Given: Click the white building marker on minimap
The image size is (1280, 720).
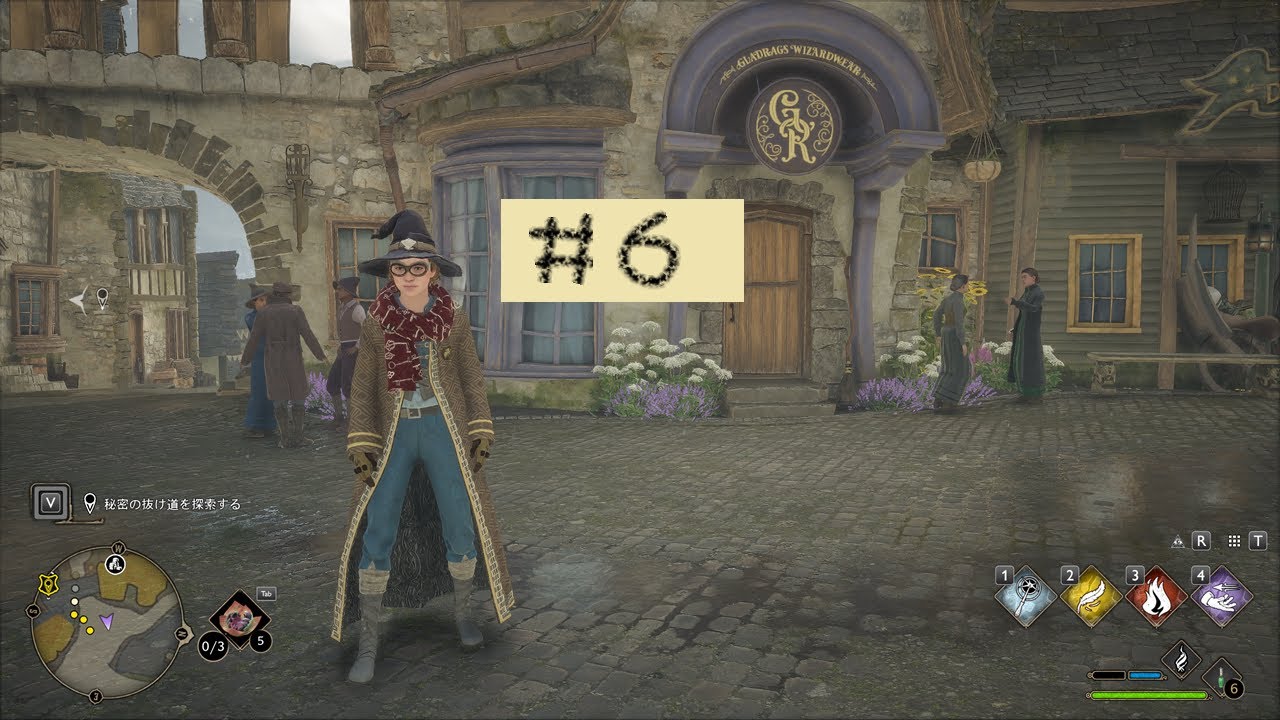Looking at the screenshot, I should pyautogui.click(x=115, y=563).
